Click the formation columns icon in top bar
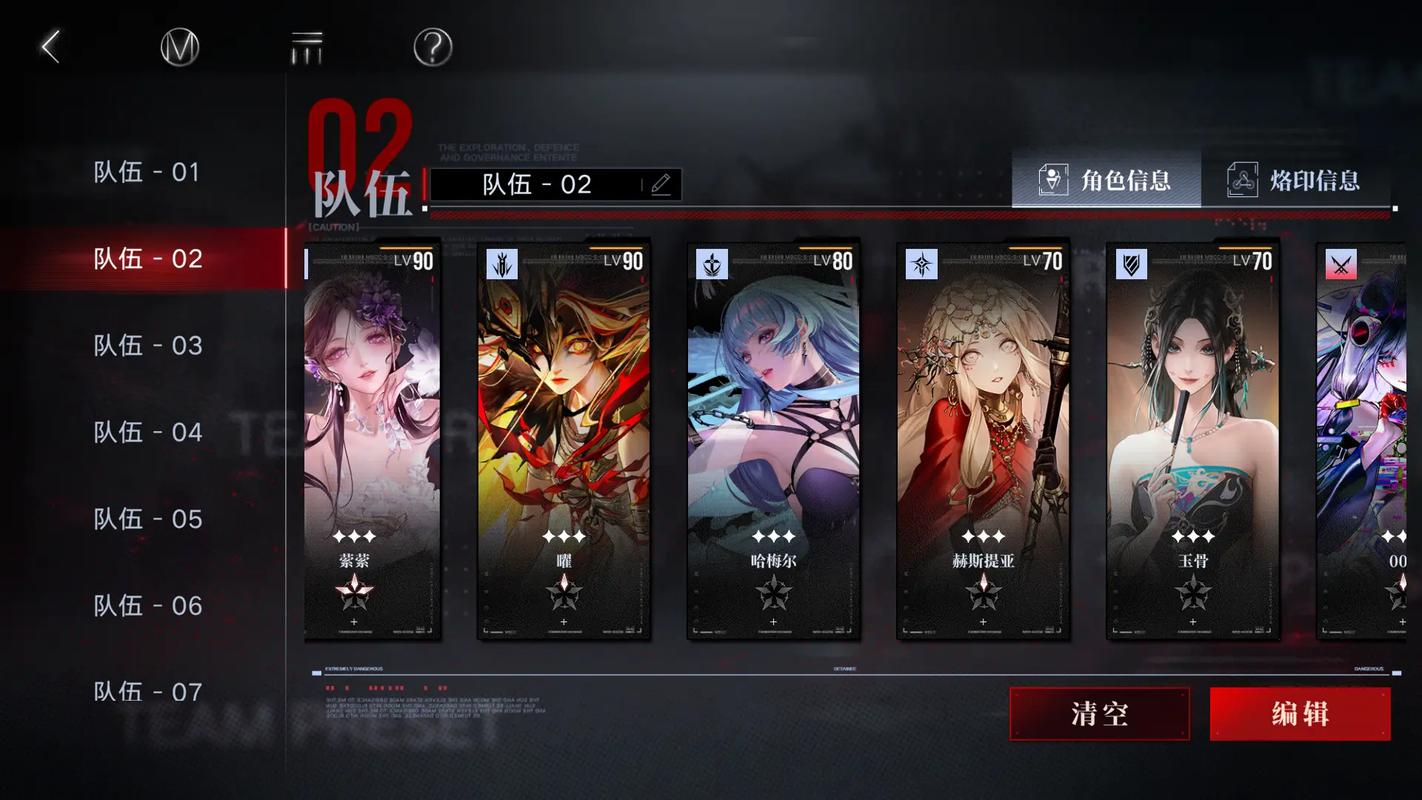This screenshot has width=1422, height=800. pos(306,46)
